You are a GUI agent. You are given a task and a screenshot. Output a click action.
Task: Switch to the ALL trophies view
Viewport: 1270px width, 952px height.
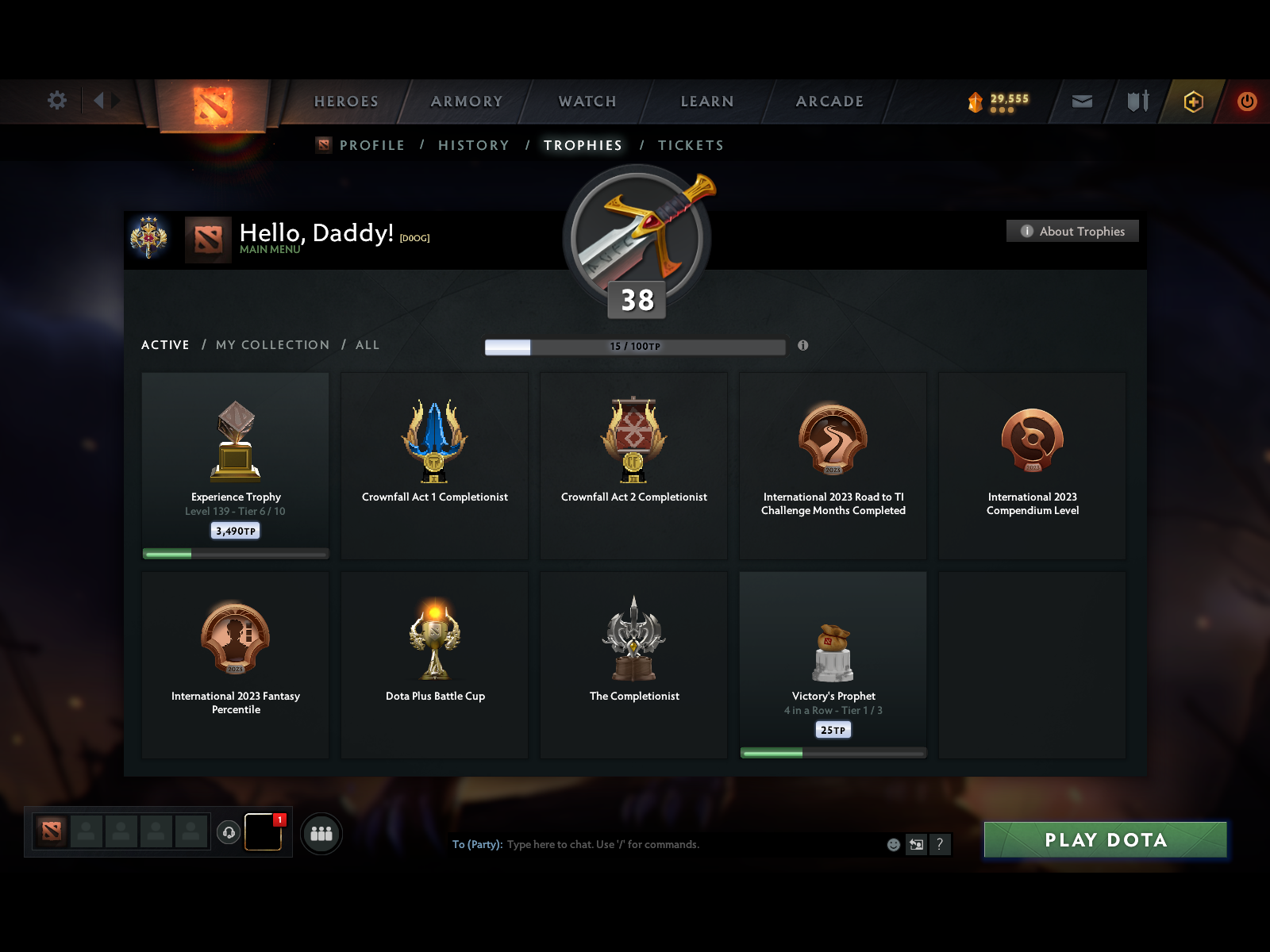(368, 345)
